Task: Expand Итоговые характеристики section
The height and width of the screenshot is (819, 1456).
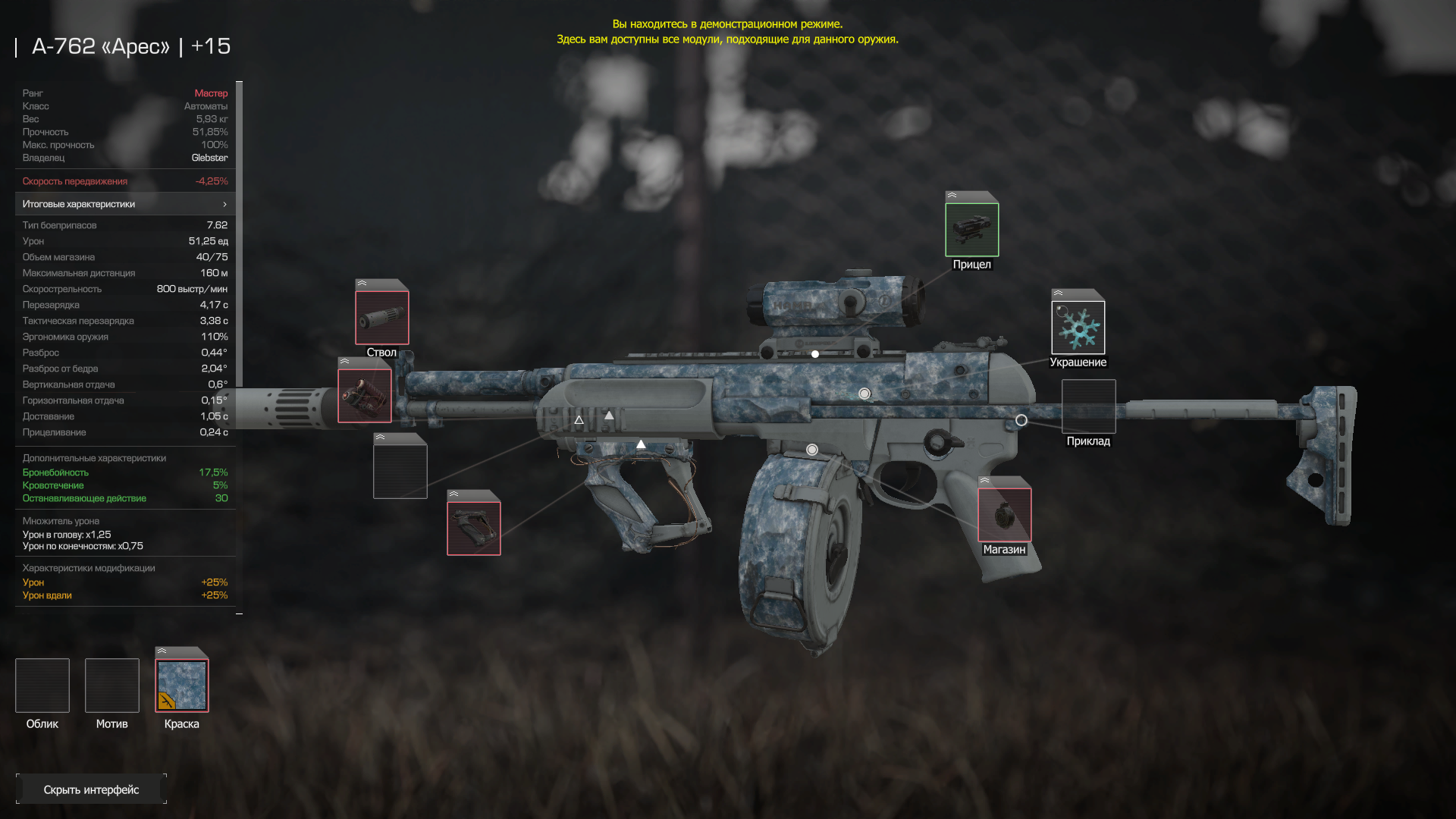Action: click(125, 204)
